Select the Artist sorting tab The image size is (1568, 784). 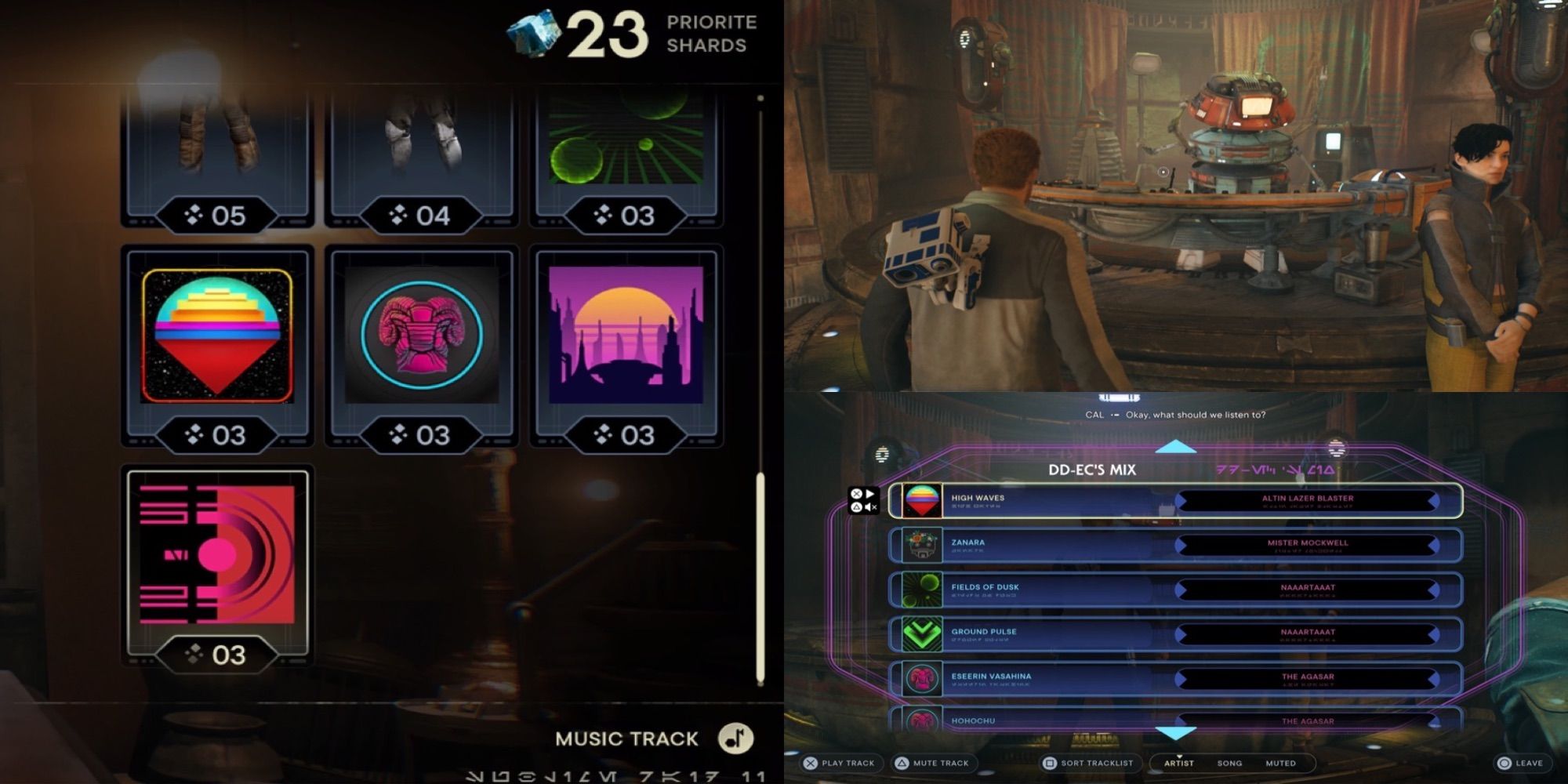point(1179,763)
